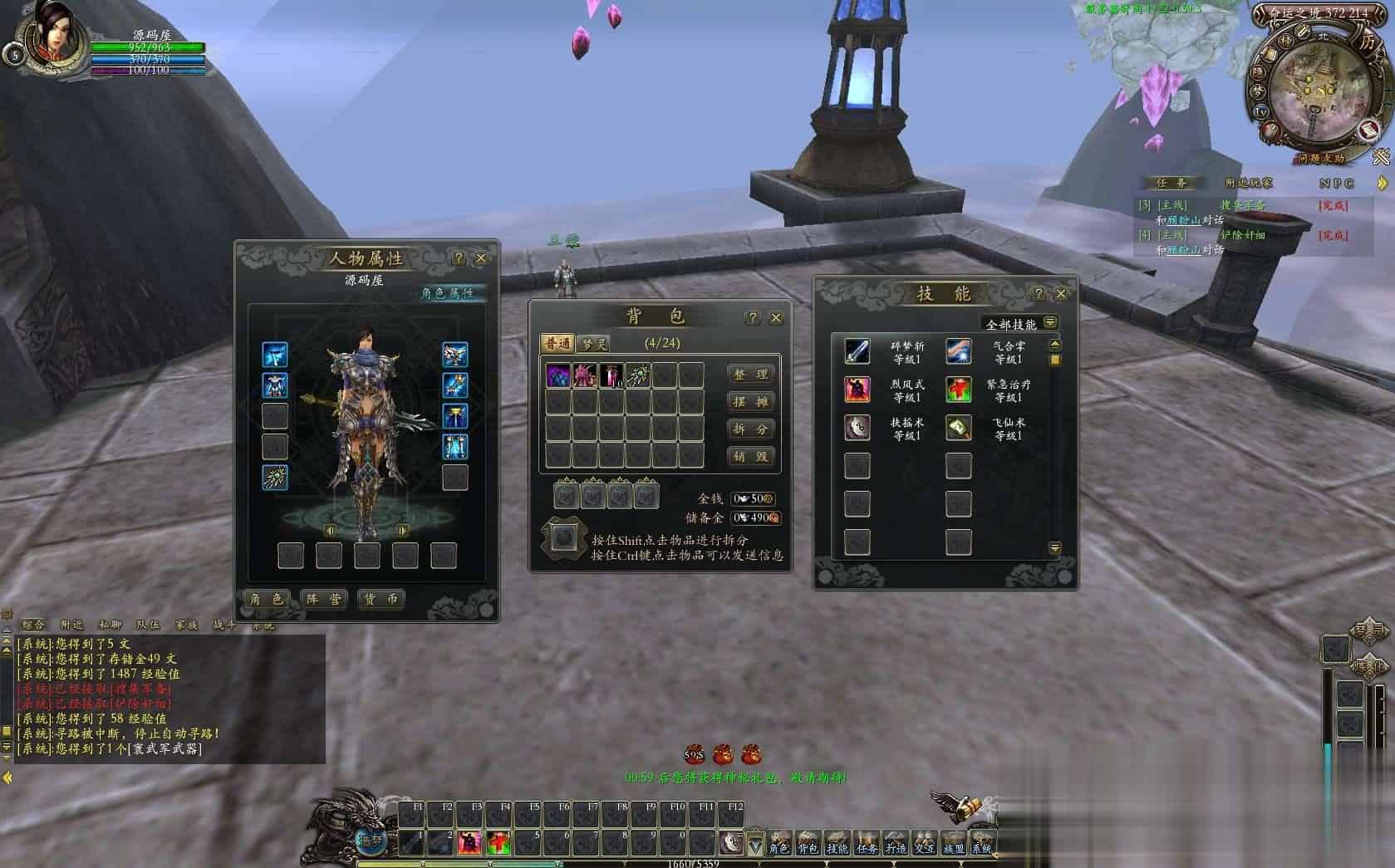1395x868 pixels.
Task: Close the 技能 skills window
Action: [1061, 294]
